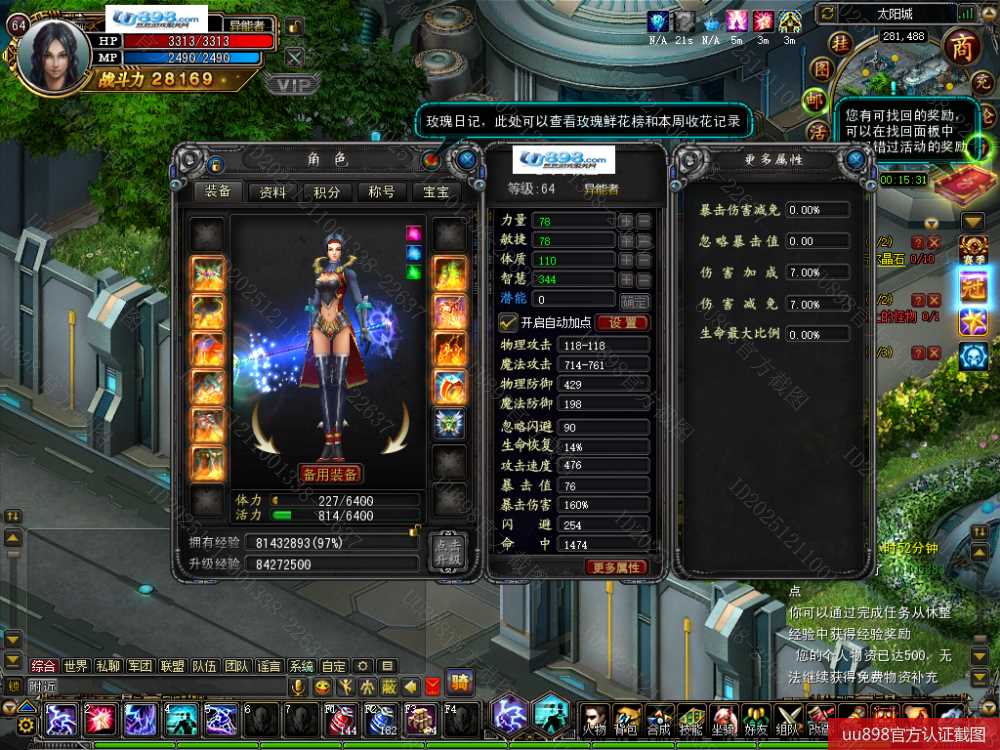Click the 挂 auto-battle button

842,44
